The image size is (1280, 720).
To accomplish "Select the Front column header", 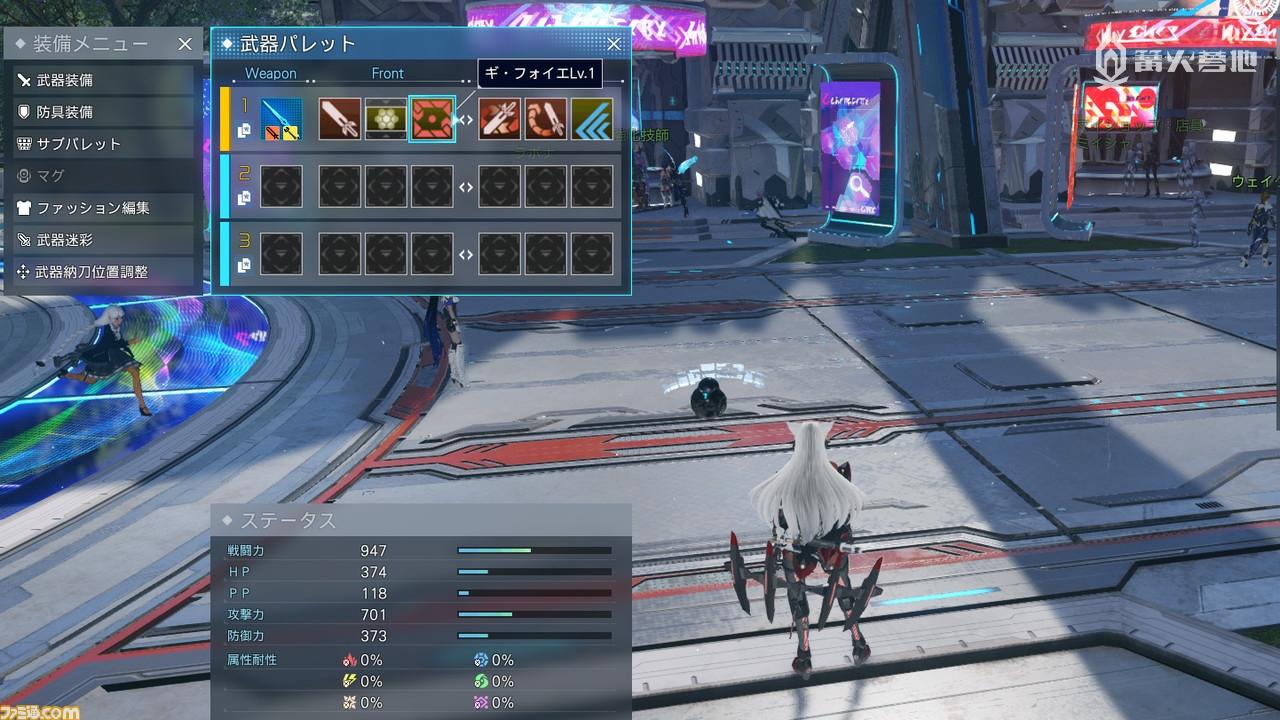I will pyautogui.click(x=388, y=73).
